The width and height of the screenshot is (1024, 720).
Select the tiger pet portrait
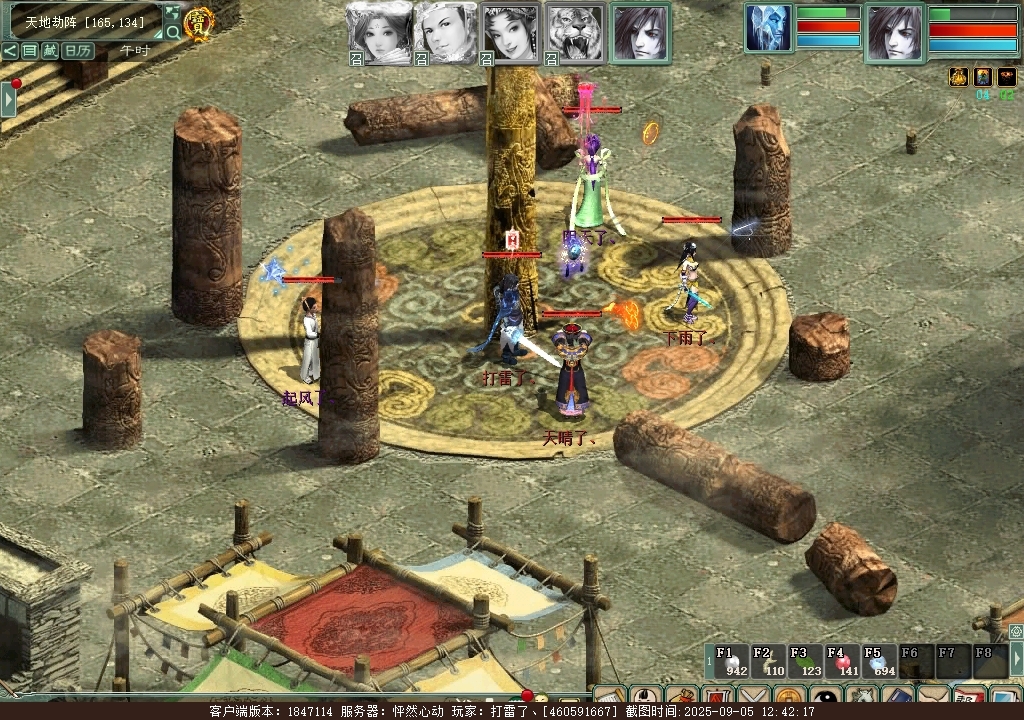tap(576, 33)
